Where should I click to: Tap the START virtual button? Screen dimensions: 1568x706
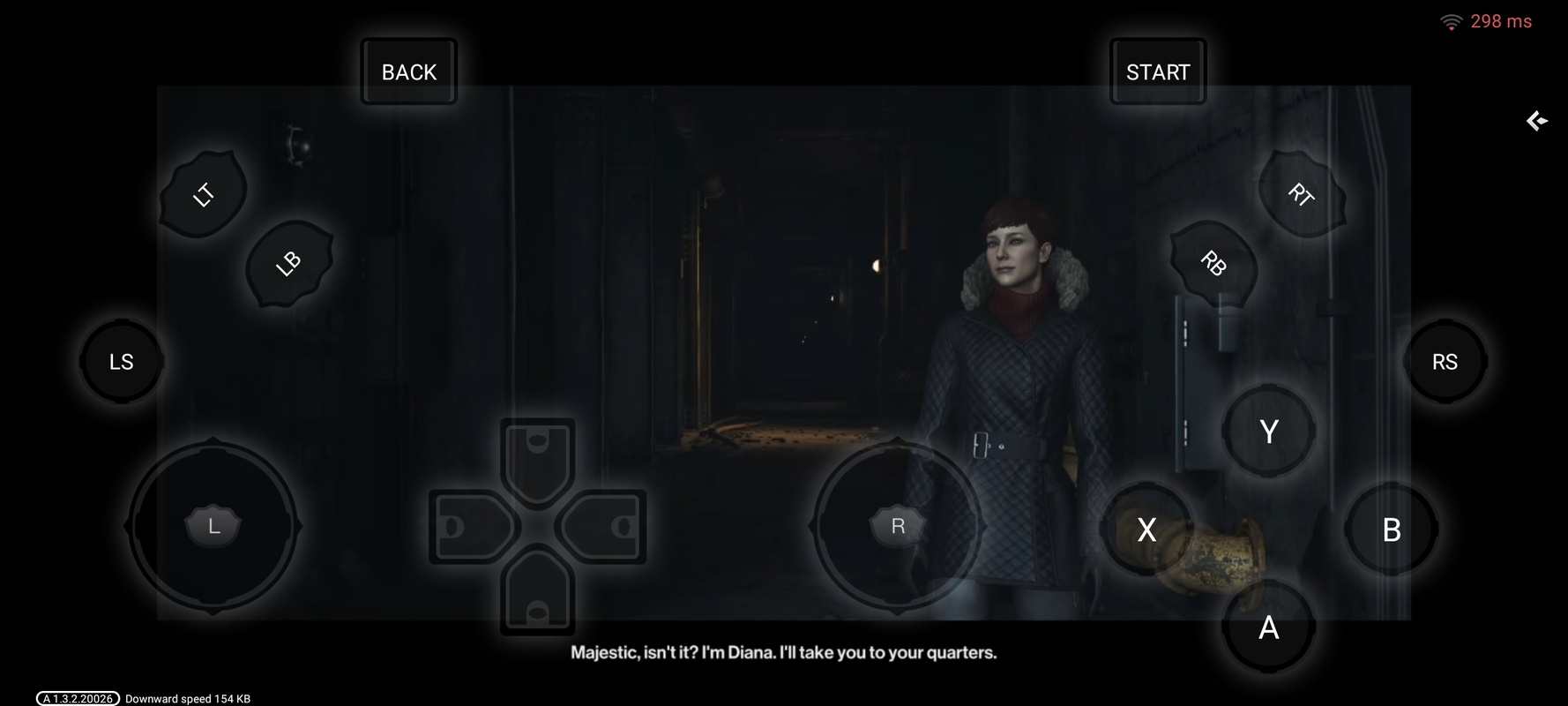[1157, 72]
